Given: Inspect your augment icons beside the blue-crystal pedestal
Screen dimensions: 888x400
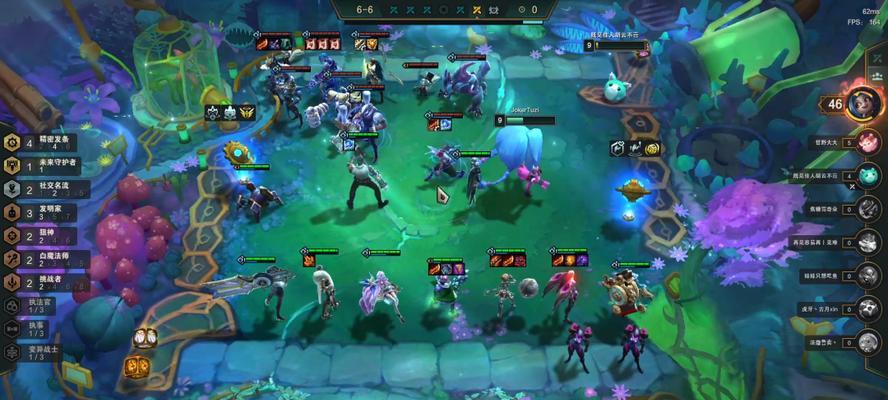Looking at the screenshot, I should coord(636,148).
